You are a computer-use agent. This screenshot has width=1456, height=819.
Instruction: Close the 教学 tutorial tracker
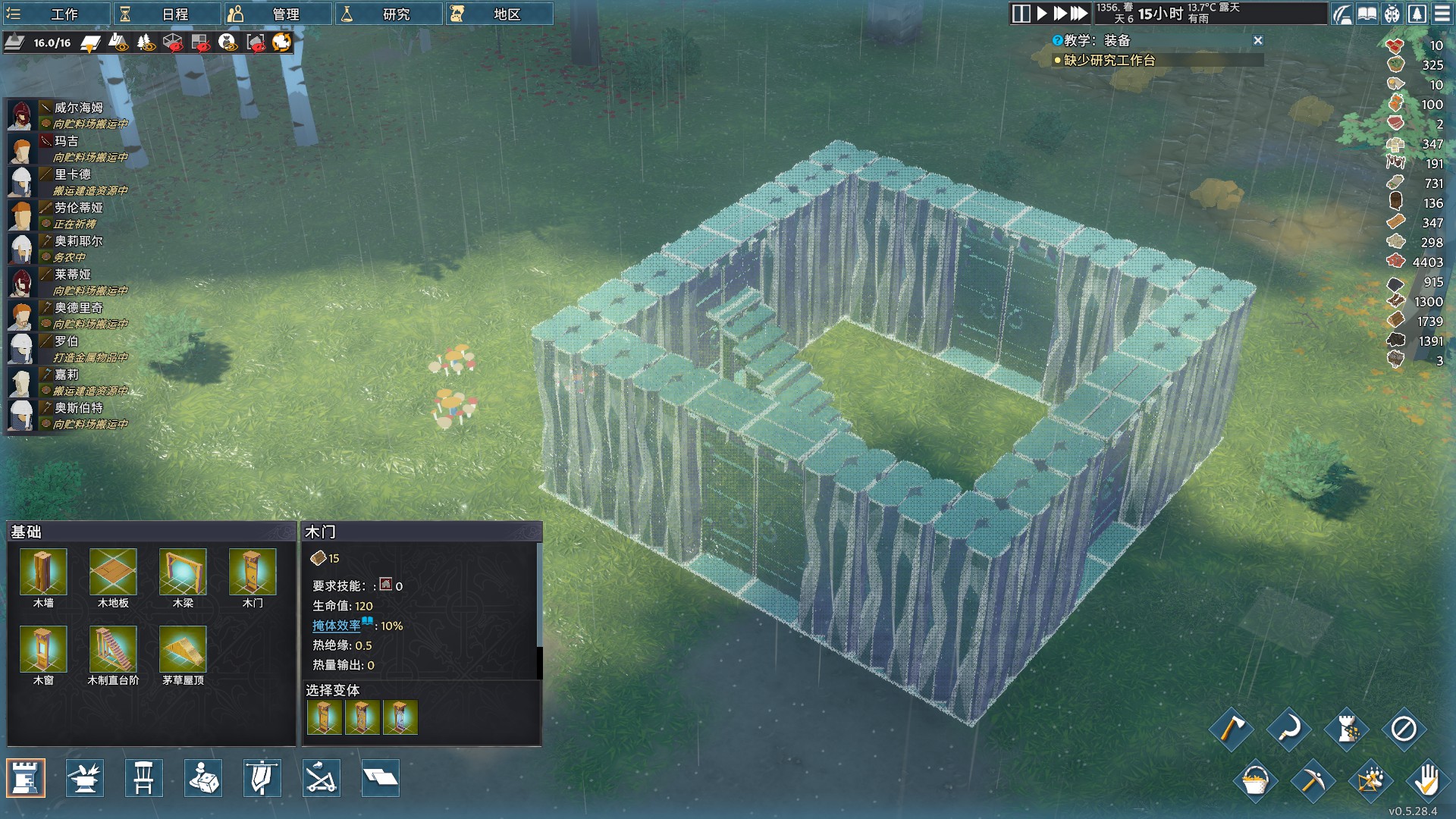pyautogui.click(x=1258, y=40)
